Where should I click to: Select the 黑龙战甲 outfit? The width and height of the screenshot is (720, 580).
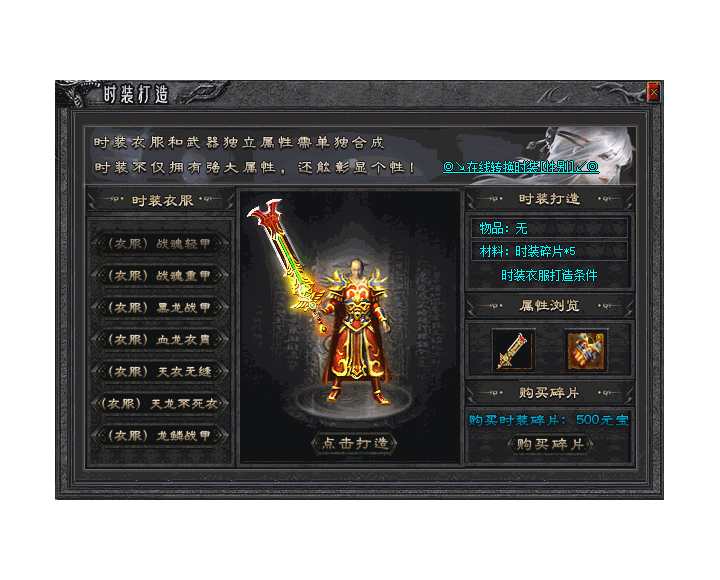(161, 307)
